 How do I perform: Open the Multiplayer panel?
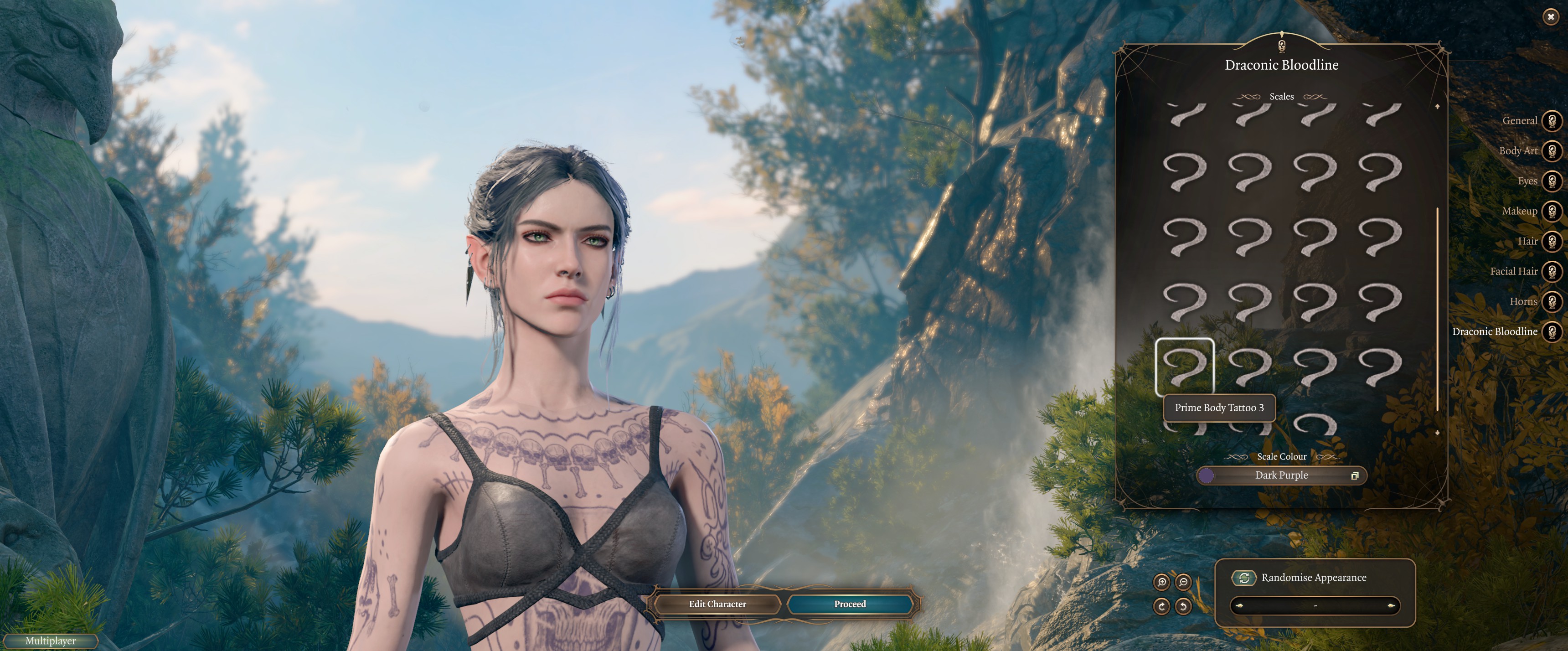pos(51,641)
